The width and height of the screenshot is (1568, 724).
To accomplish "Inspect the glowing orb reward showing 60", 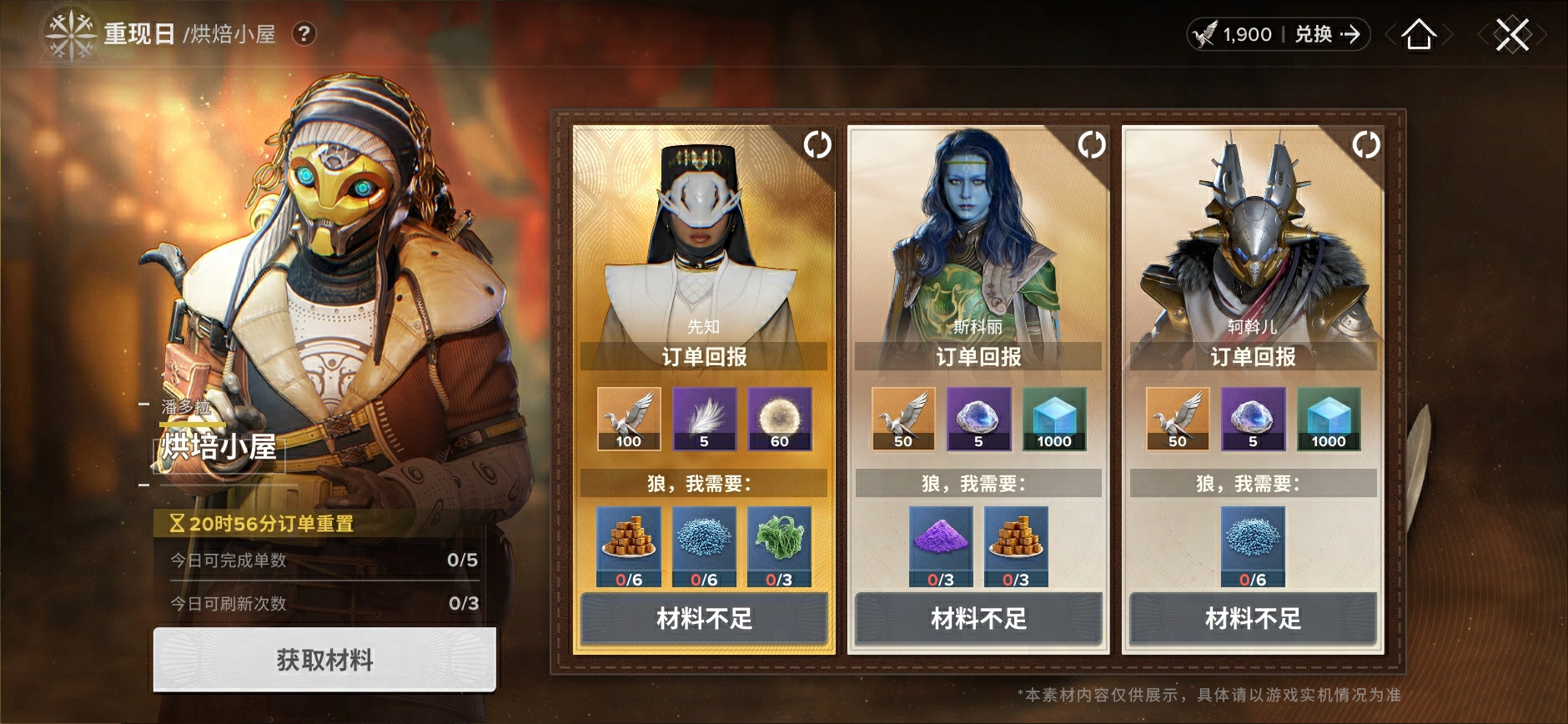I will coord(779,418).
